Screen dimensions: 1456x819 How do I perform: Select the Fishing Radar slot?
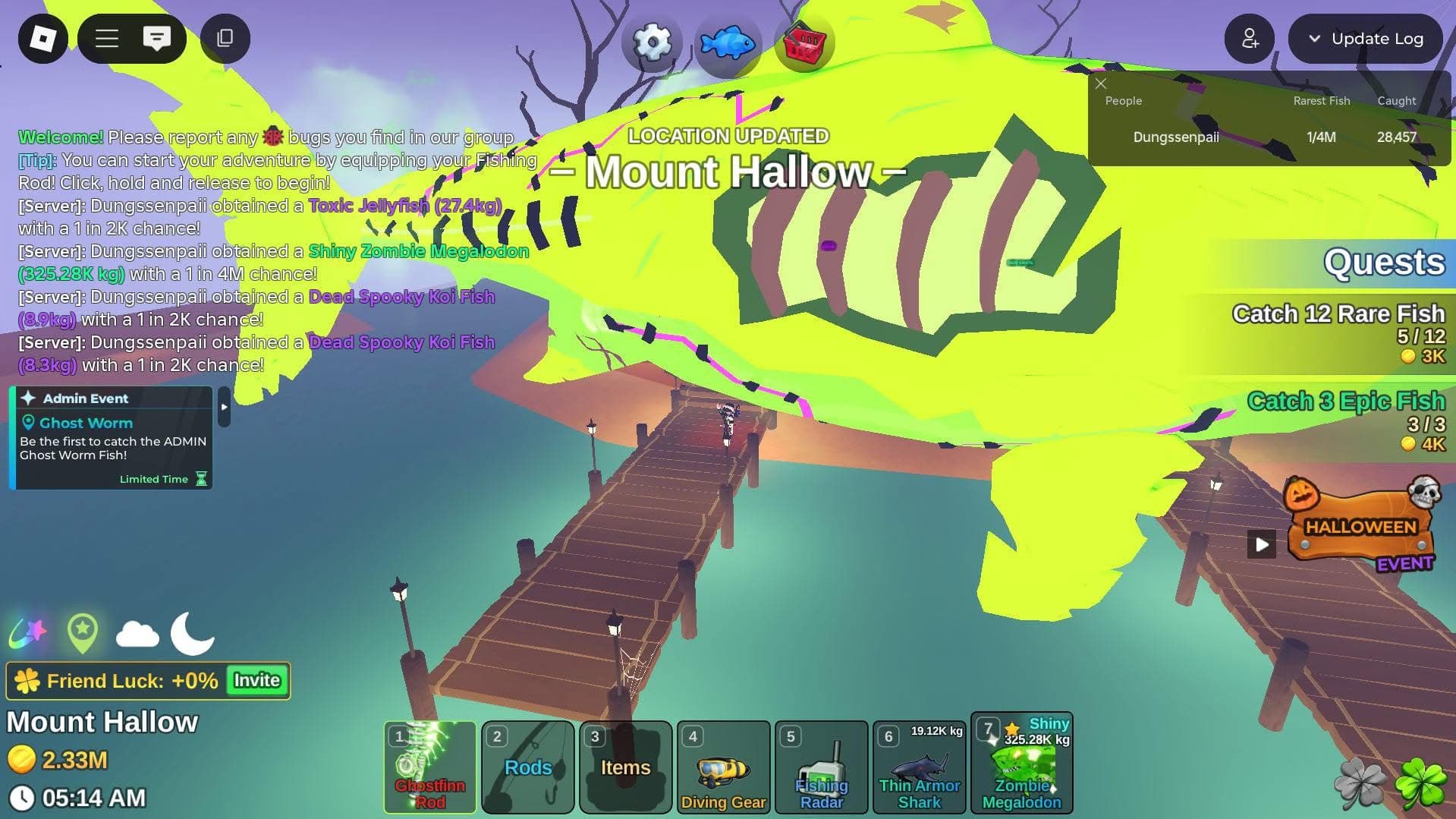tap(822, 767)
